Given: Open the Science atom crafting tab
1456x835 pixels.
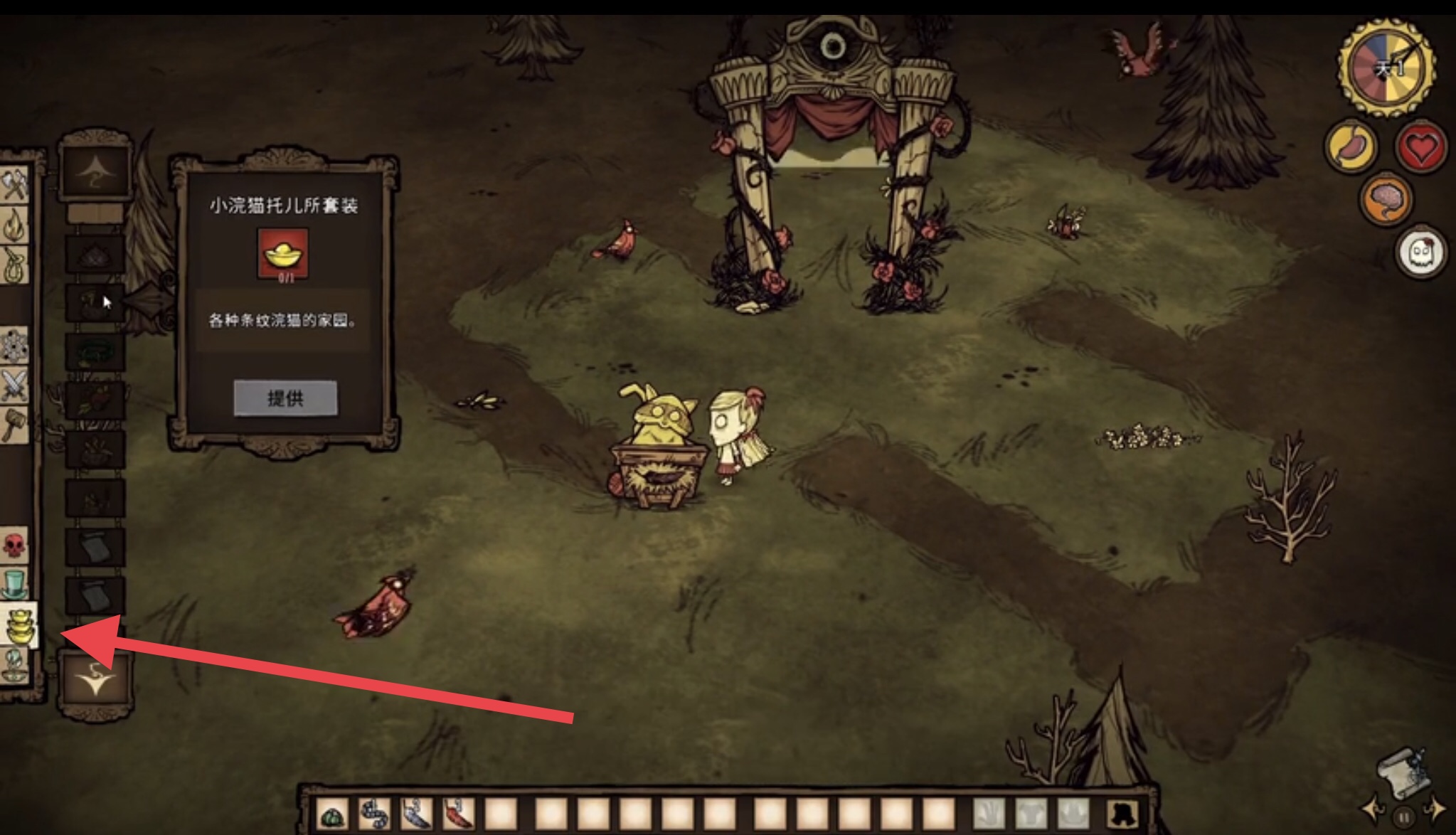Looking at the screenshot, I should (14, 346).
